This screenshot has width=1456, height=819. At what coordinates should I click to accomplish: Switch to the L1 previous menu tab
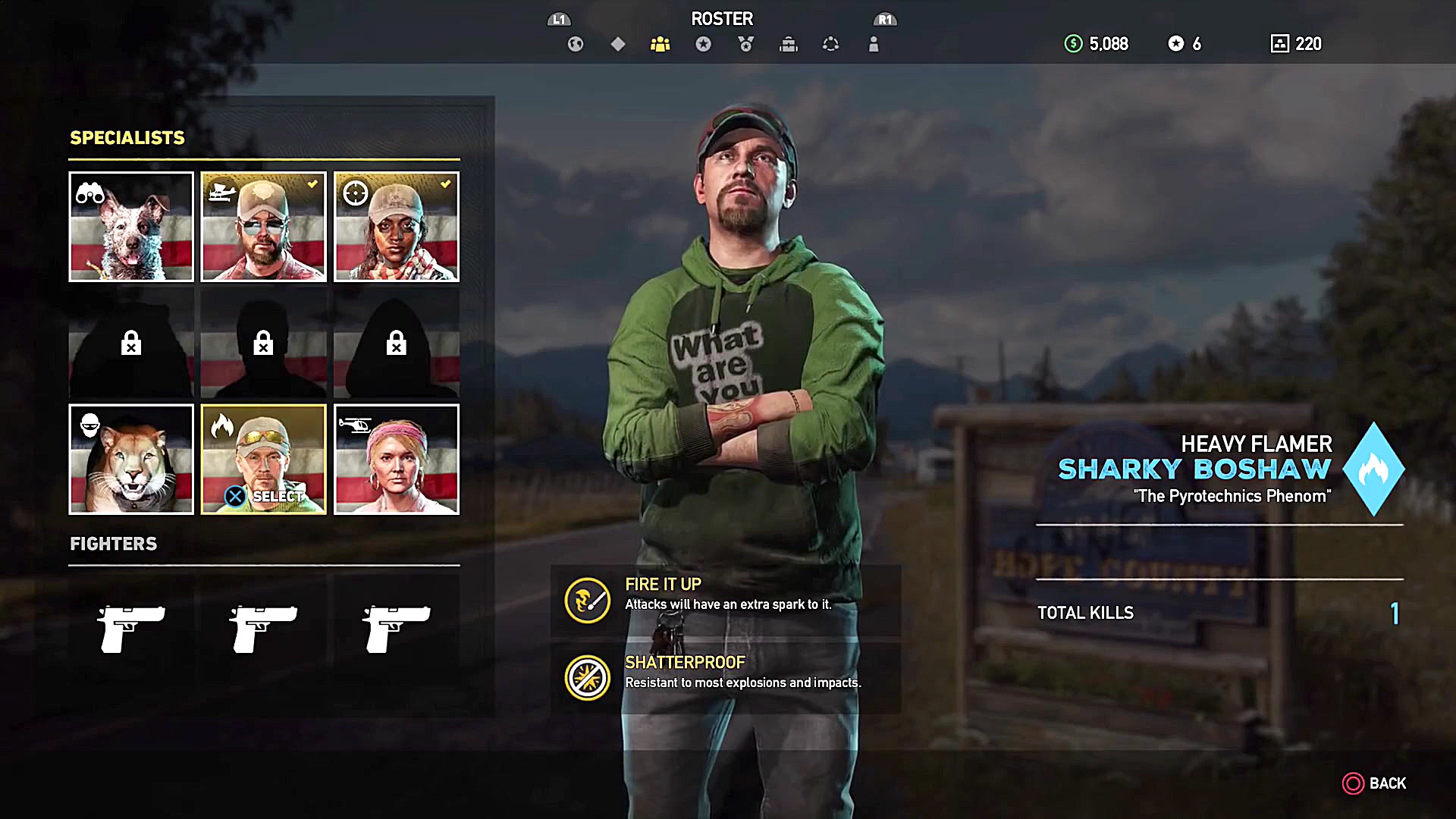(559, 20)
